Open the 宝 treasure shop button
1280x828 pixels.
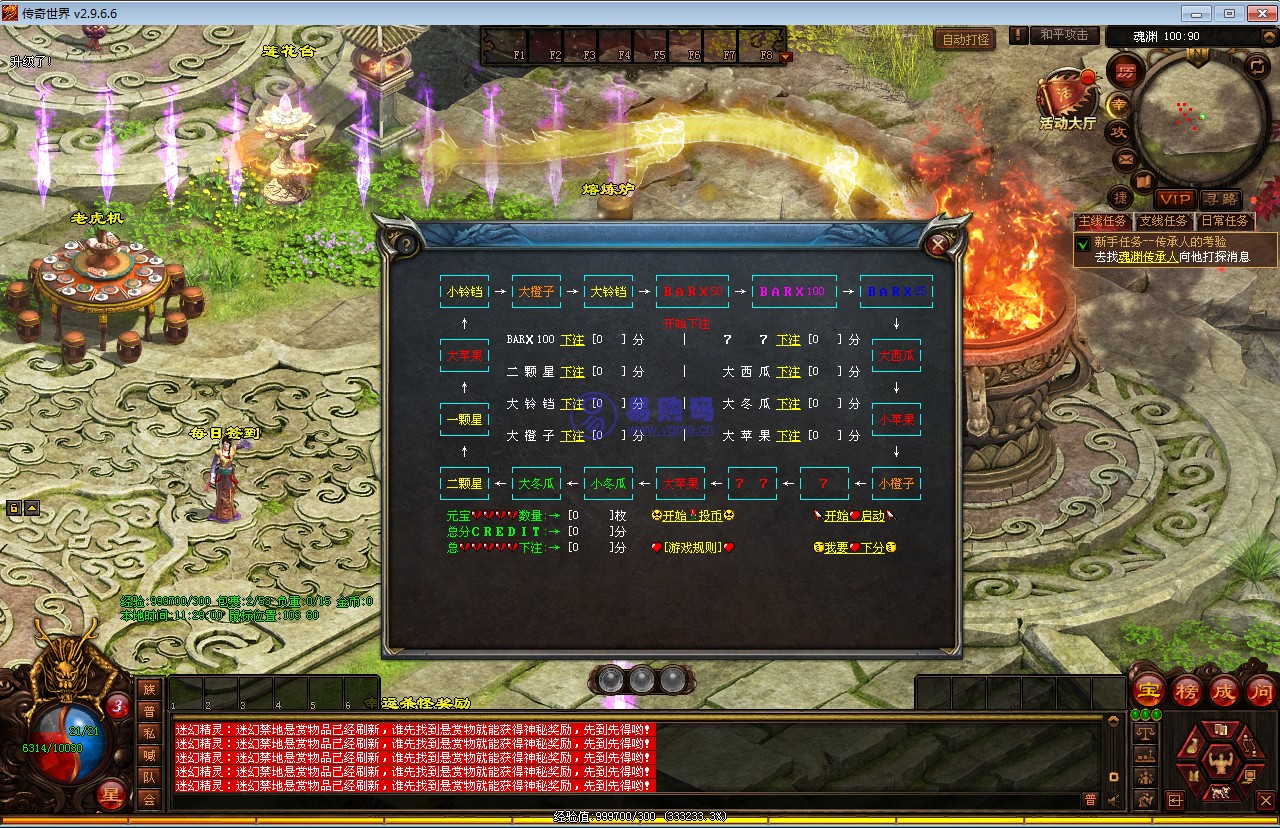pyautogui.click(x=1148, y=690)
